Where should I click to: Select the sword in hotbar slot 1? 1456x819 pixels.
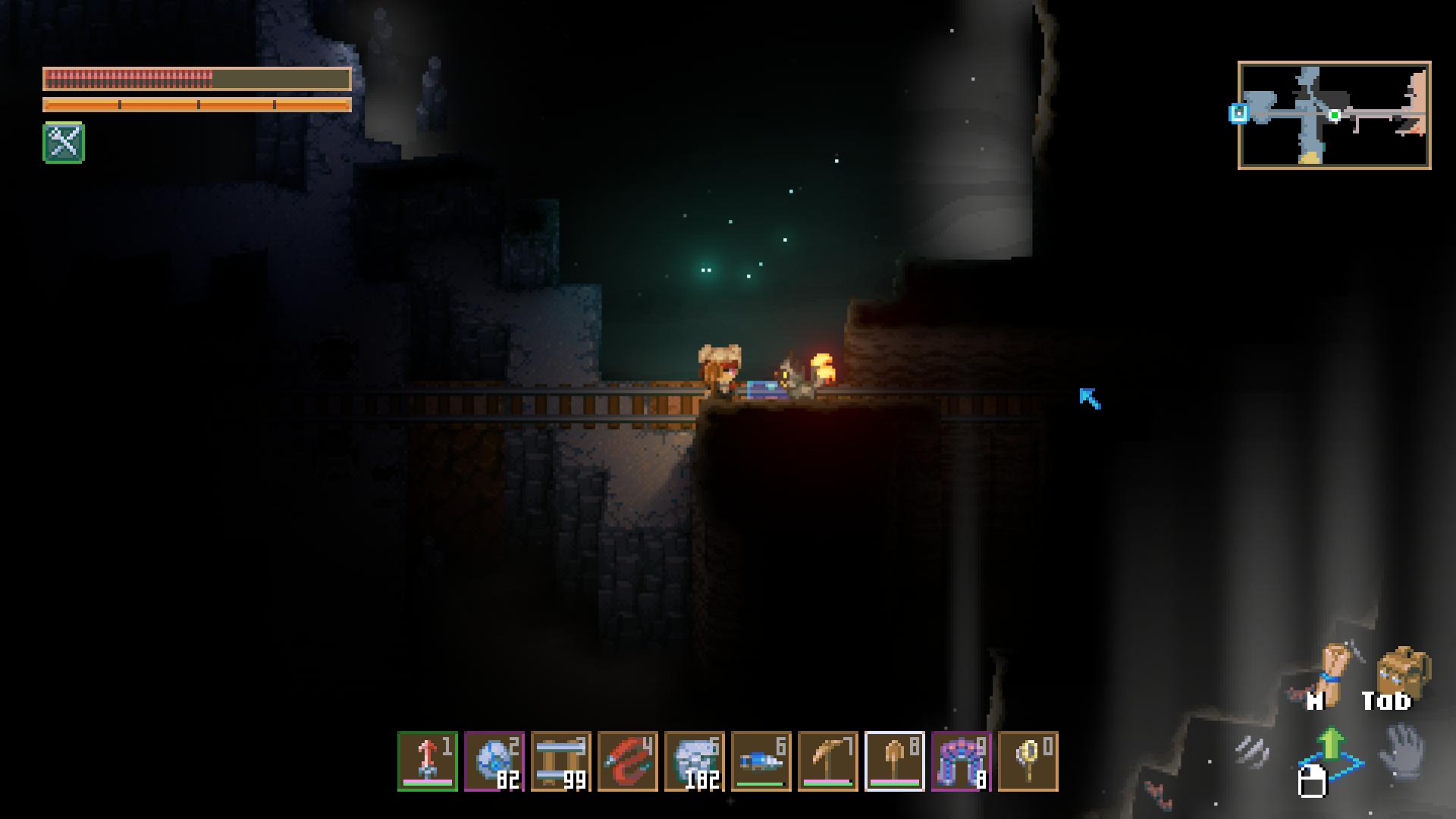coord(428,761)
